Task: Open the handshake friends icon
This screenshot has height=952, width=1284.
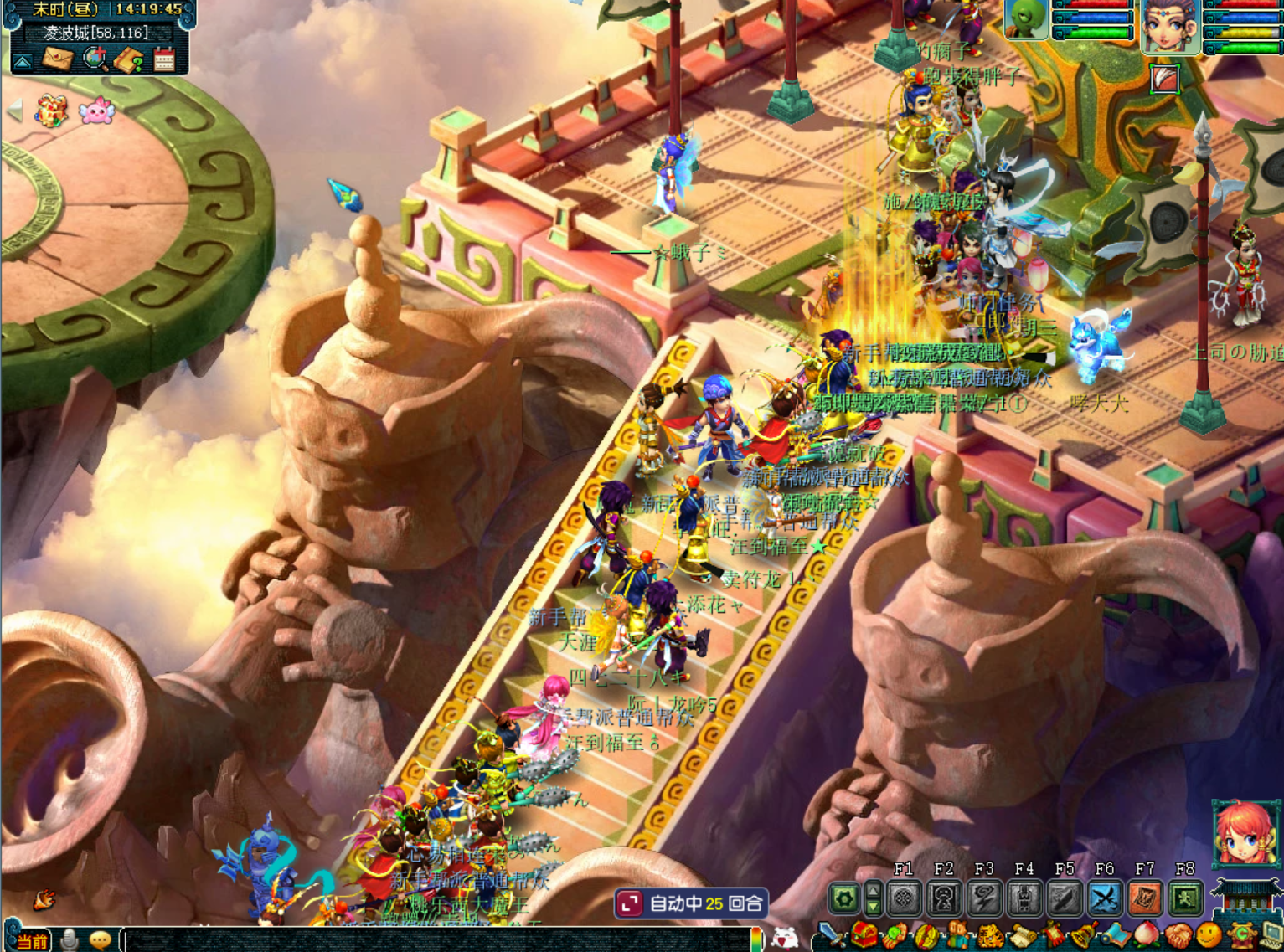Action: pyautogui.click(x=1178, y=937)
